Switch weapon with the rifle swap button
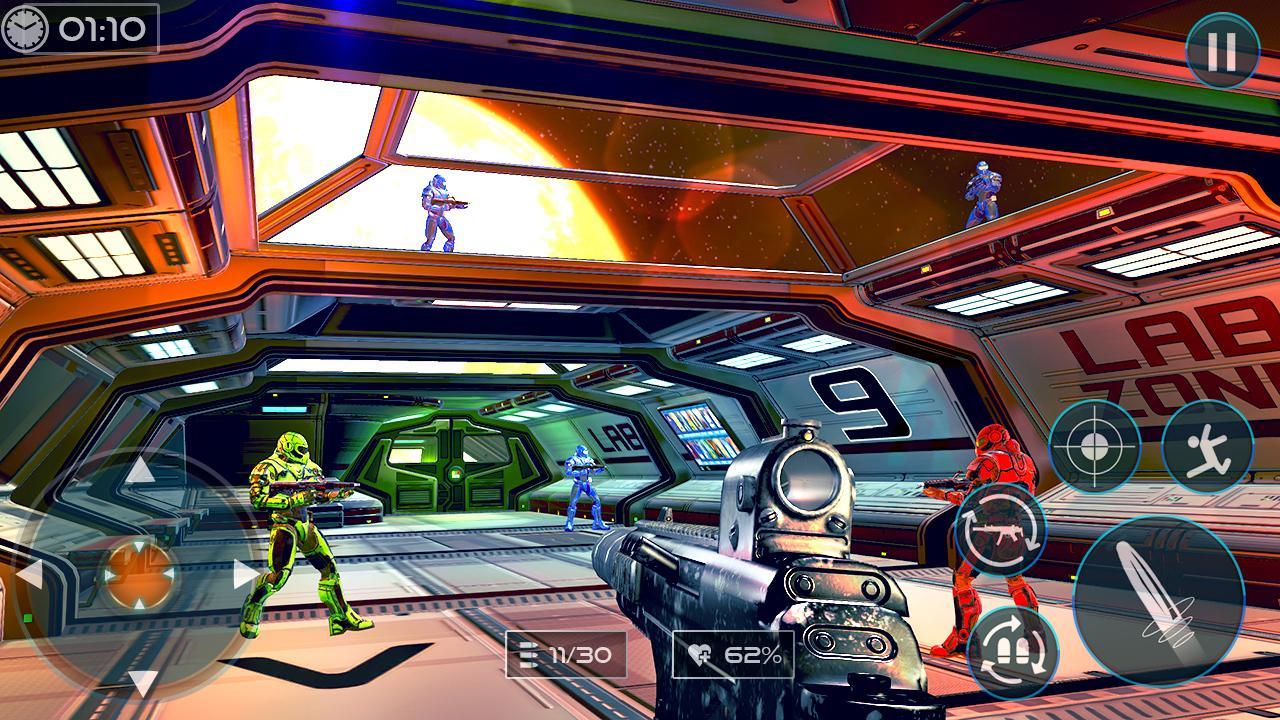Image resolution: width=1280 pixels, height=720 pixels. (1000, 530)
